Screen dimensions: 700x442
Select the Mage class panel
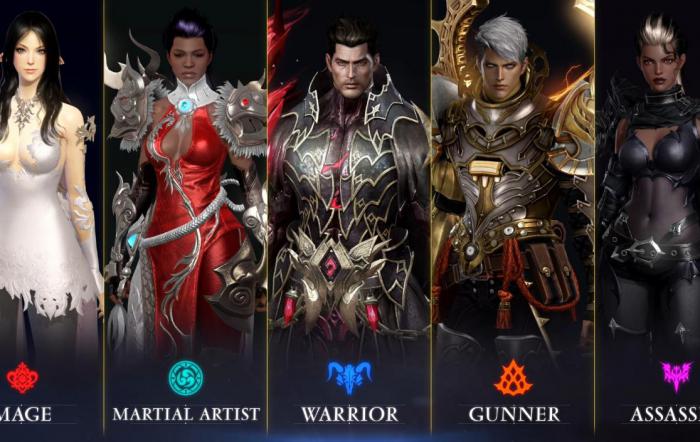point(50,200)
